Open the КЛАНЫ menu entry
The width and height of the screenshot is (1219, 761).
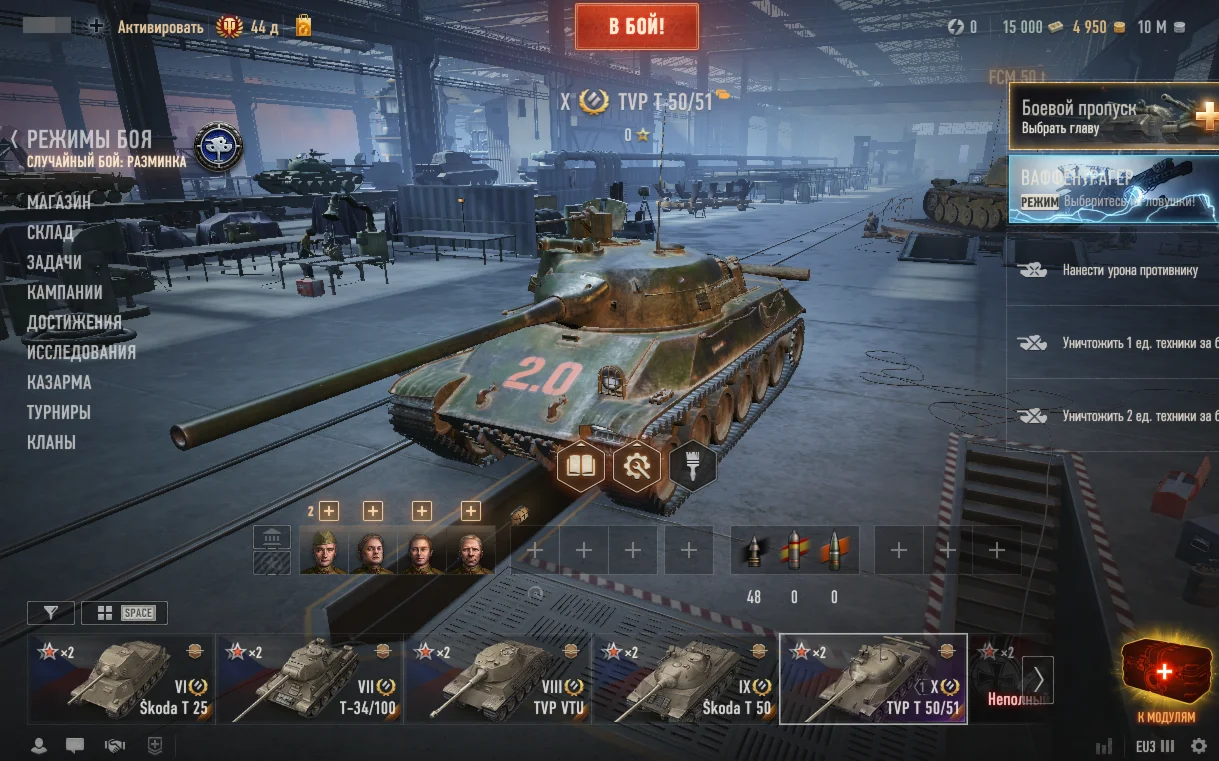51,442
